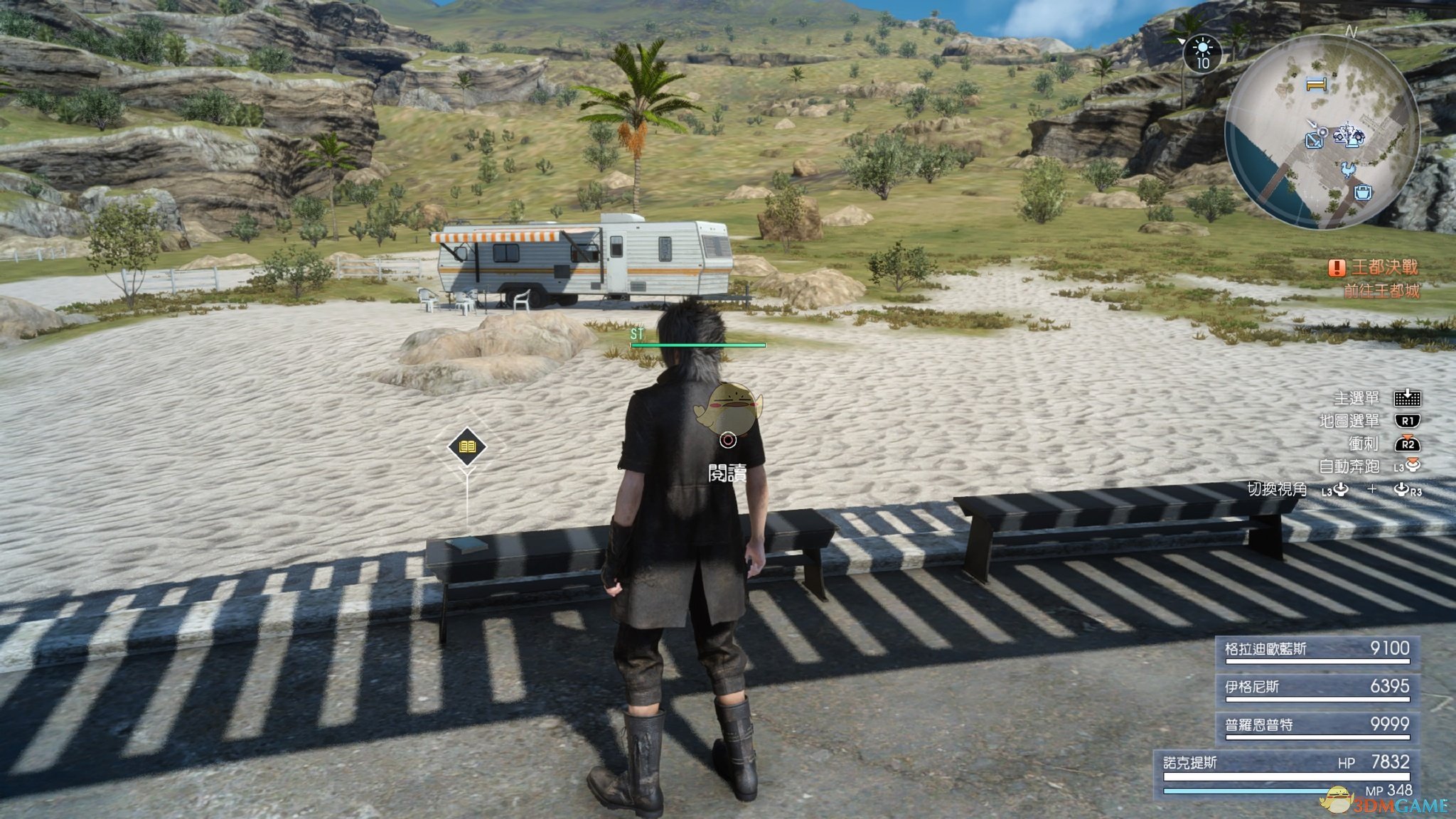Select the chocobo marker on the minimap
The height and width of the screenshot is (819, 1456).
1347,170
